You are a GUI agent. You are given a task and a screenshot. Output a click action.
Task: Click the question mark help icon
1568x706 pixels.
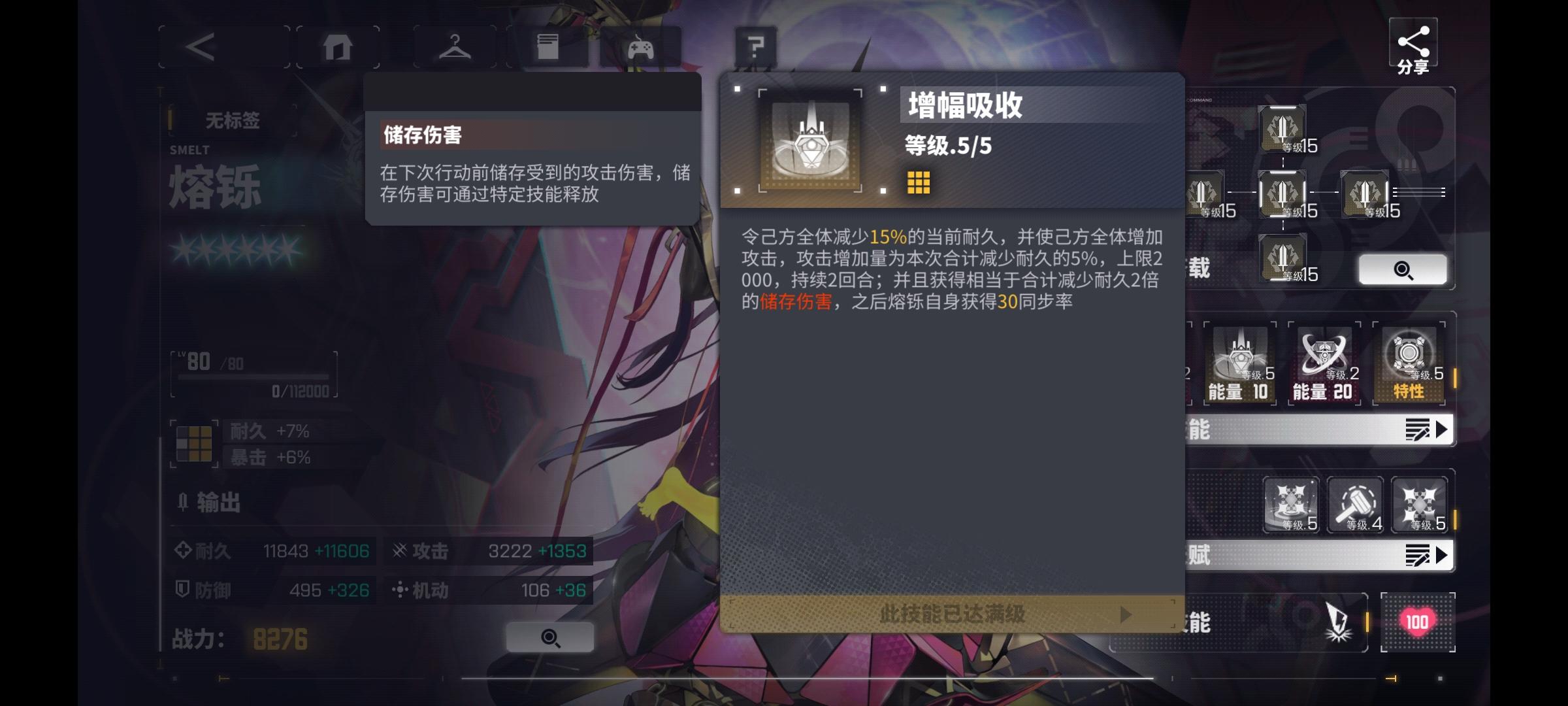755,46
